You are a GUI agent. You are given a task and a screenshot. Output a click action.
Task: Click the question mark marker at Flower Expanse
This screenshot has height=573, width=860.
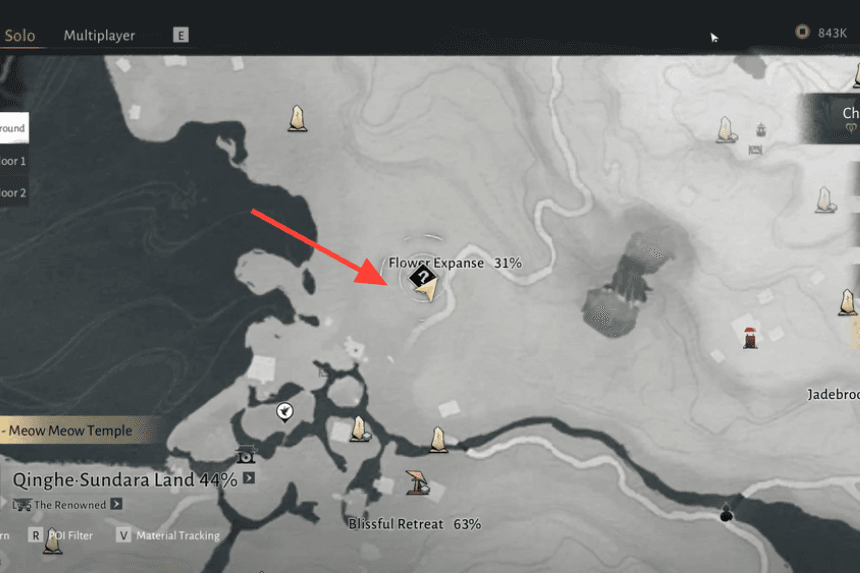[x=423, y=277]
